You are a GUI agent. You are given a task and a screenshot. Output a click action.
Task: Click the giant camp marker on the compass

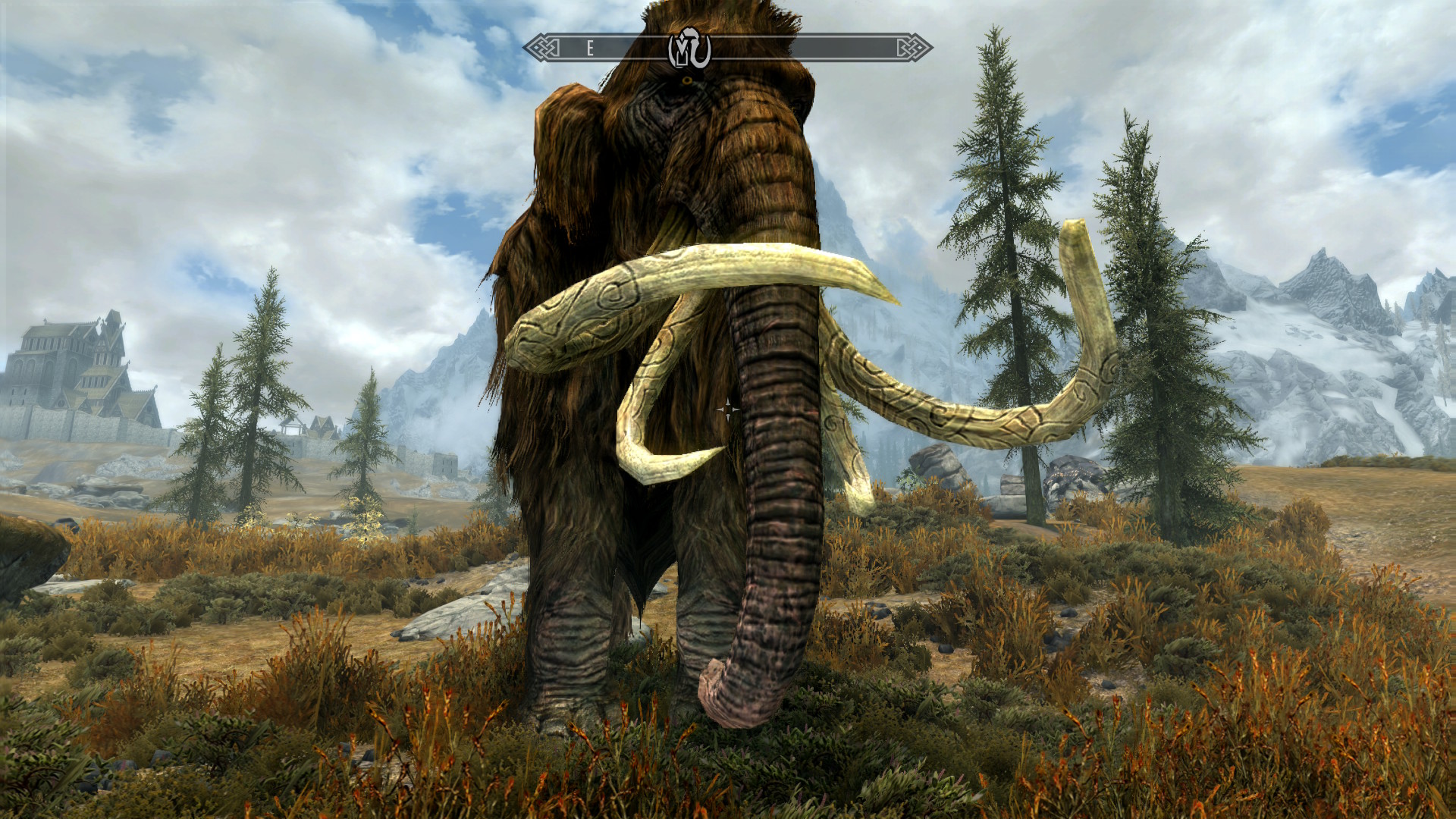coord(689,49)
